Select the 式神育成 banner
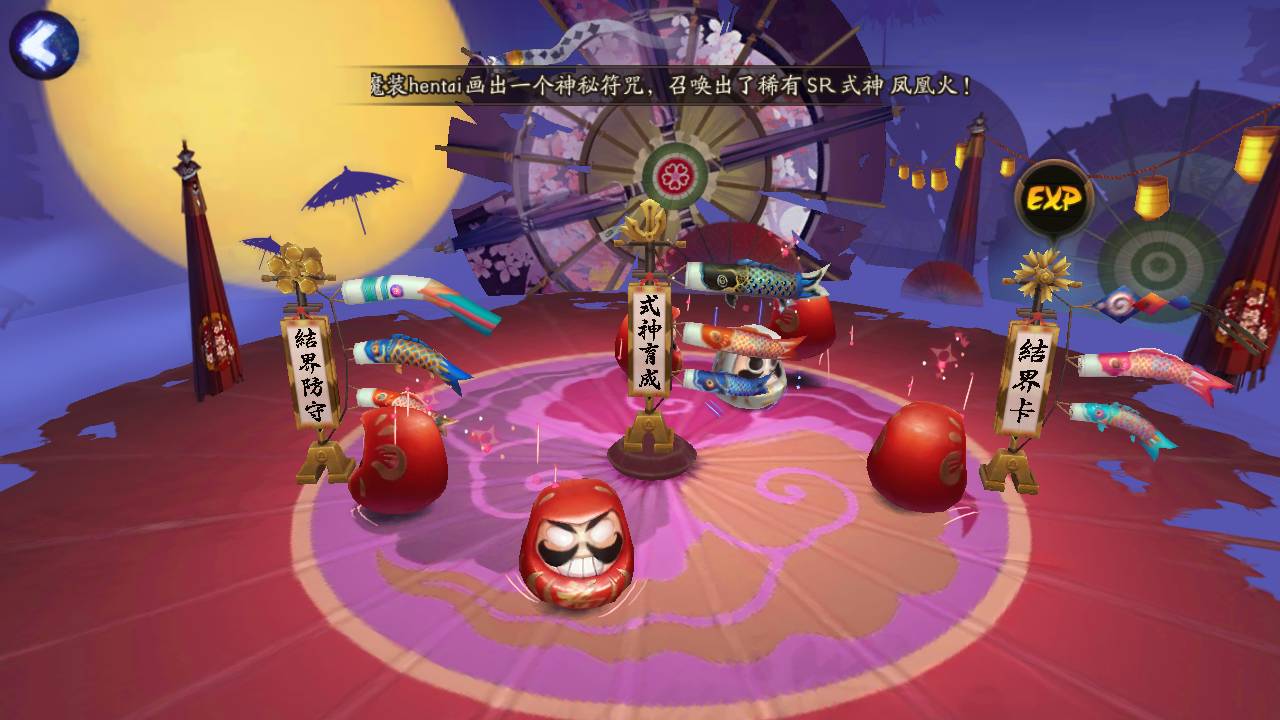The height and width of the screenshot is (720, 1280). (x=650, y=339)
